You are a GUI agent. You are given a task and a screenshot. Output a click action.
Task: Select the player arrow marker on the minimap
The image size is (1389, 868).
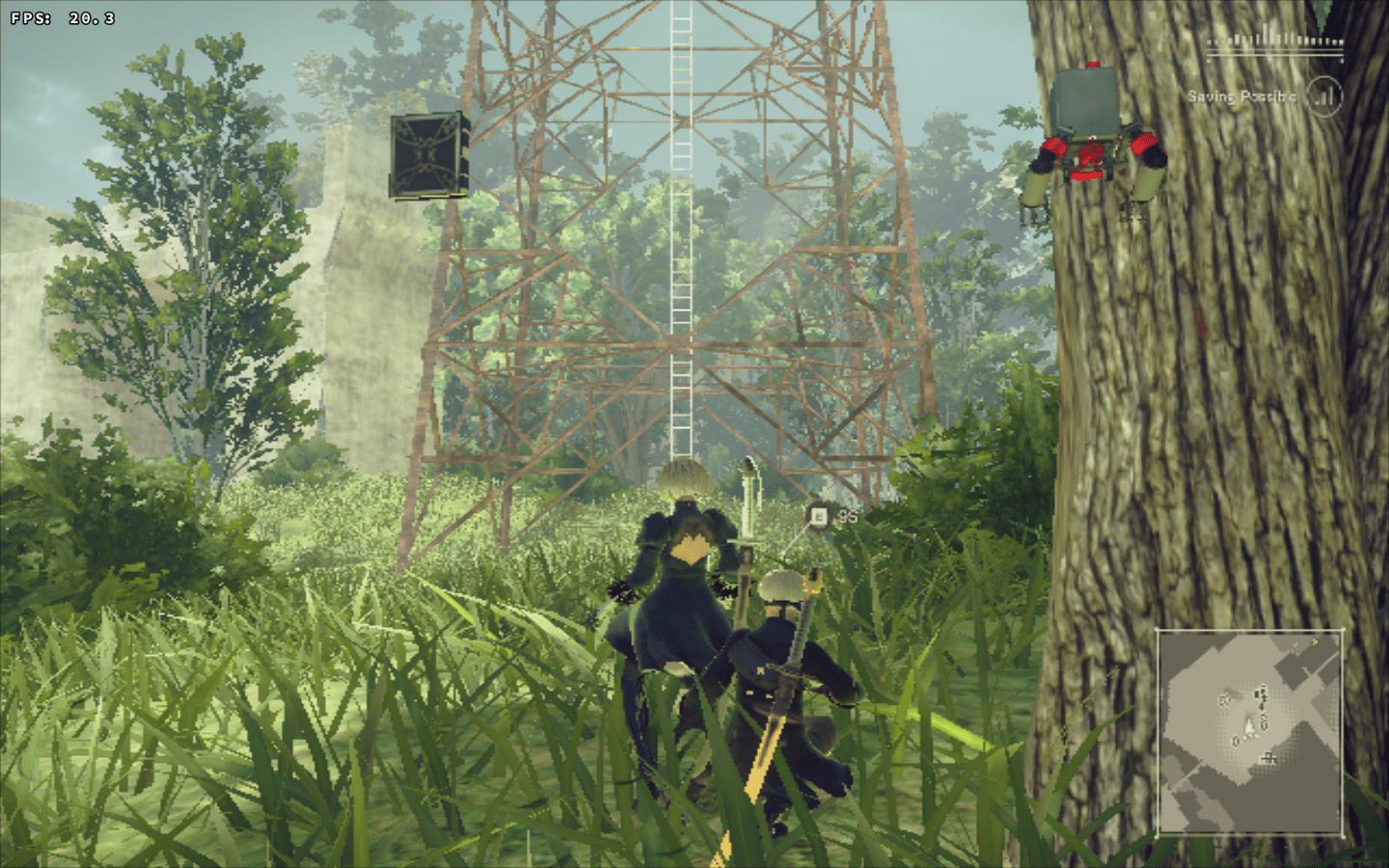click(x=1248, y=729)
